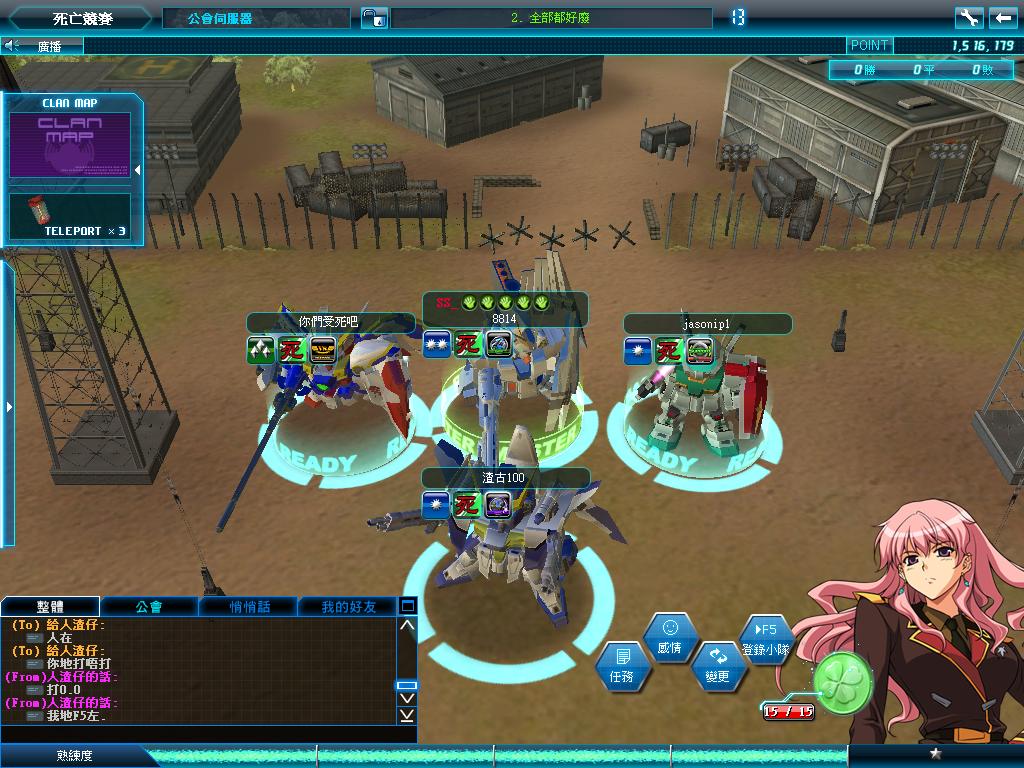Screen dimensions: 1024x768
Task: Click the 變更 change hexagon button
Action: [x=717, y=665]
